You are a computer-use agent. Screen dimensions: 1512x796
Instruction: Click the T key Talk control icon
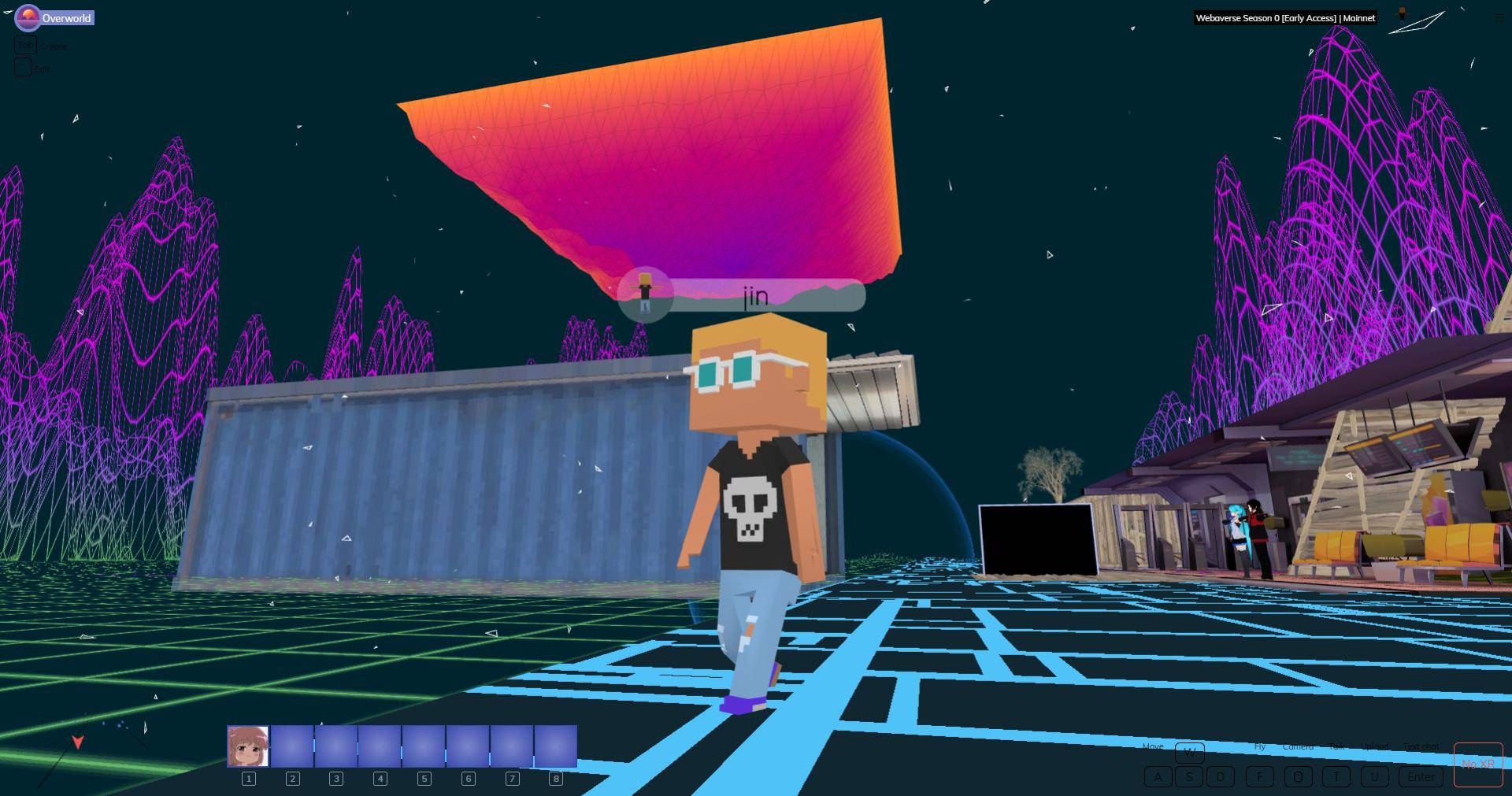point(1337,776)
